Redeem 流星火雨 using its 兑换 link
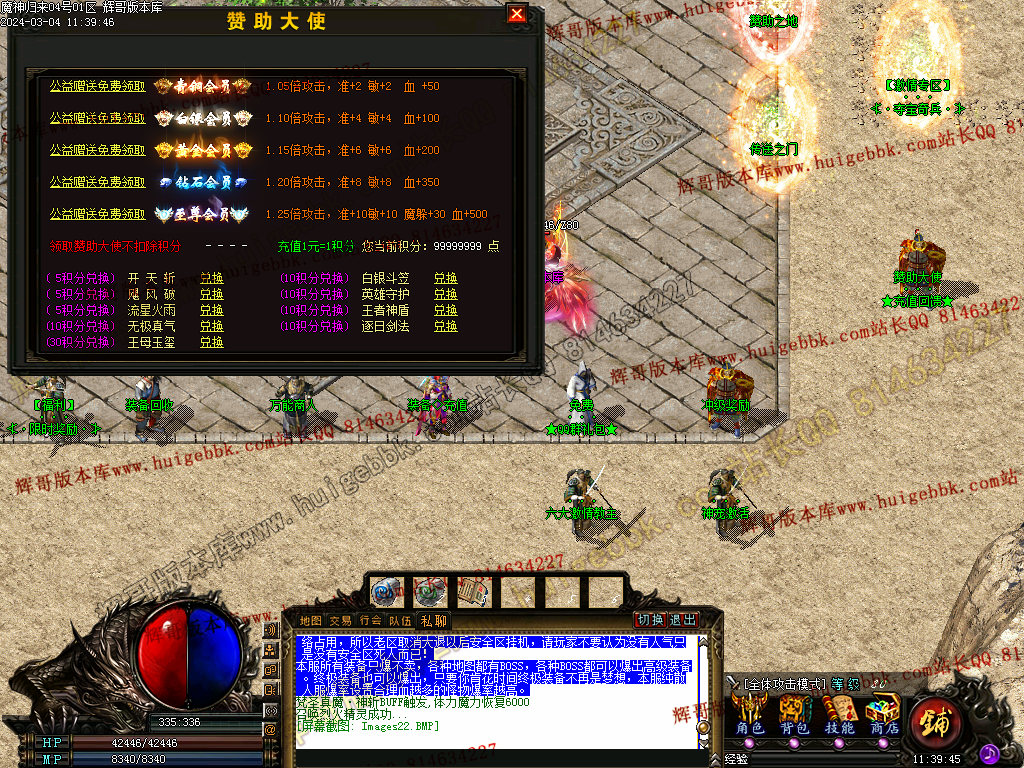 pyautogui.click(x=211, y=310)
